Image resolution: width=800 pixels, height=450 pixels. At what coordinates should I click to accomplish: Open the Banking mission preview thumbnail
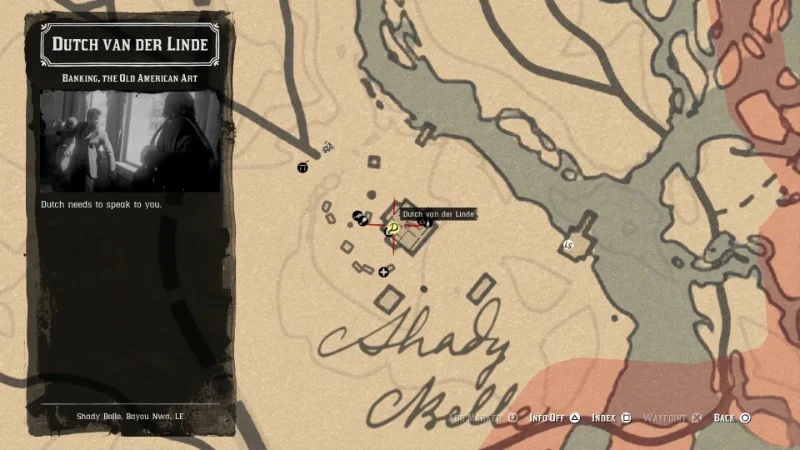pos(129,140)
